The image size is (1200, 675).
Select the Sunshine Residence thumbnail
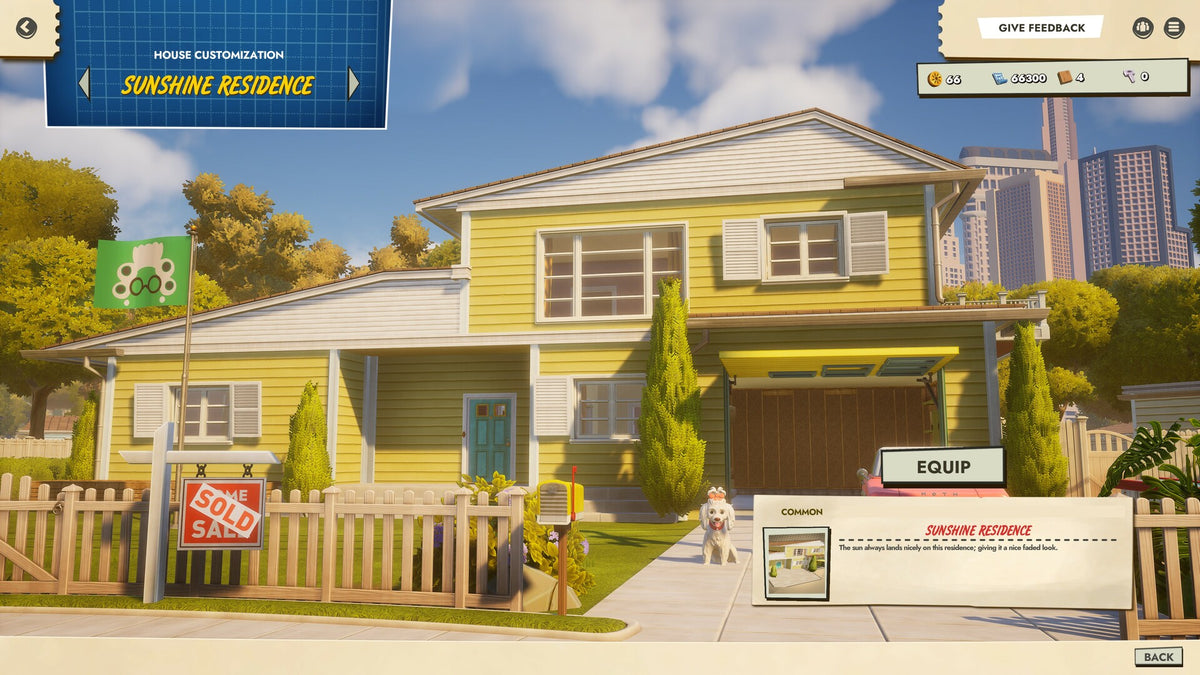coord(796,562)
